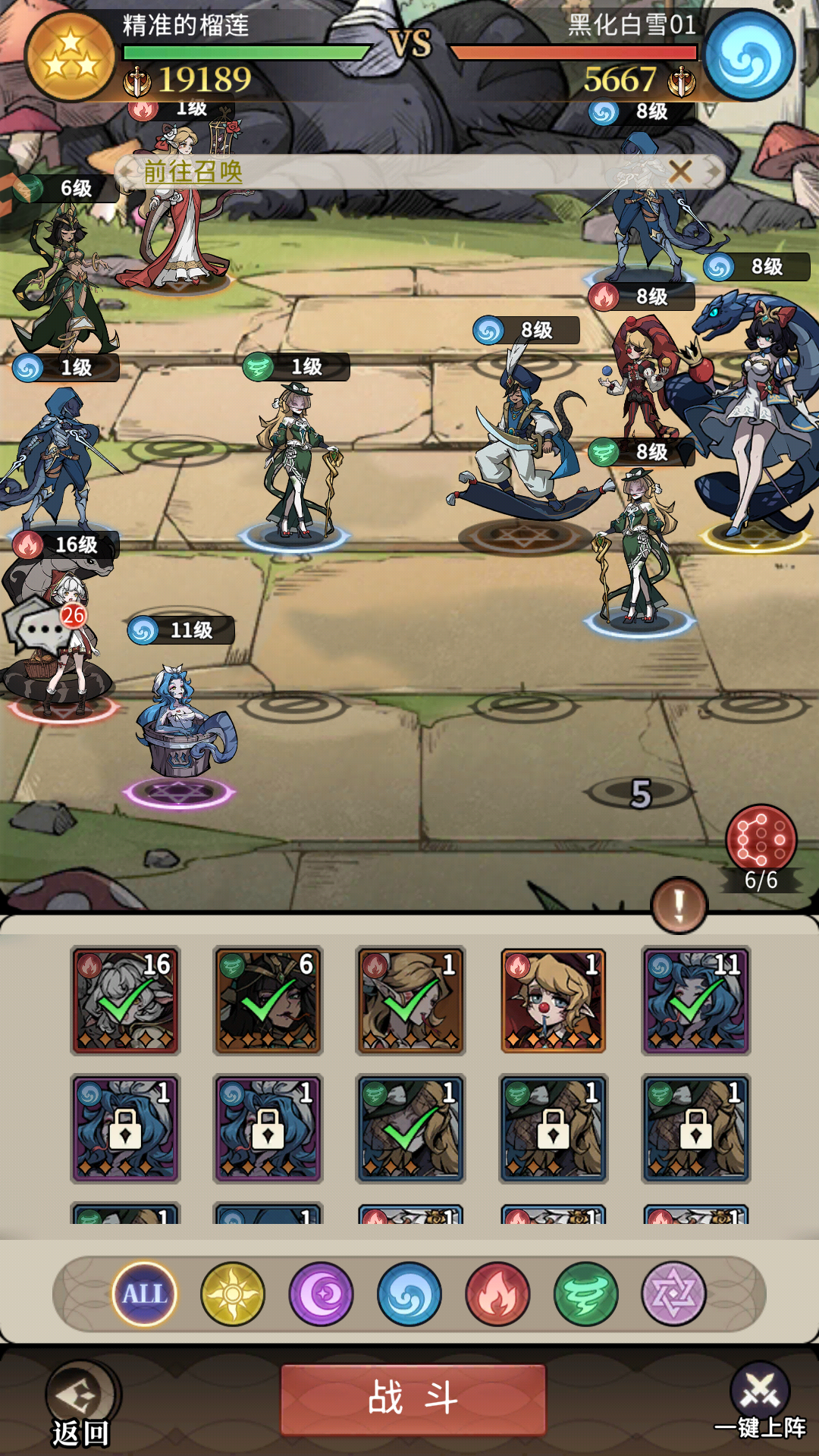Auto-deploy team with 一键上阵
Screen dimensions: 819x1456
(760, 1404)
